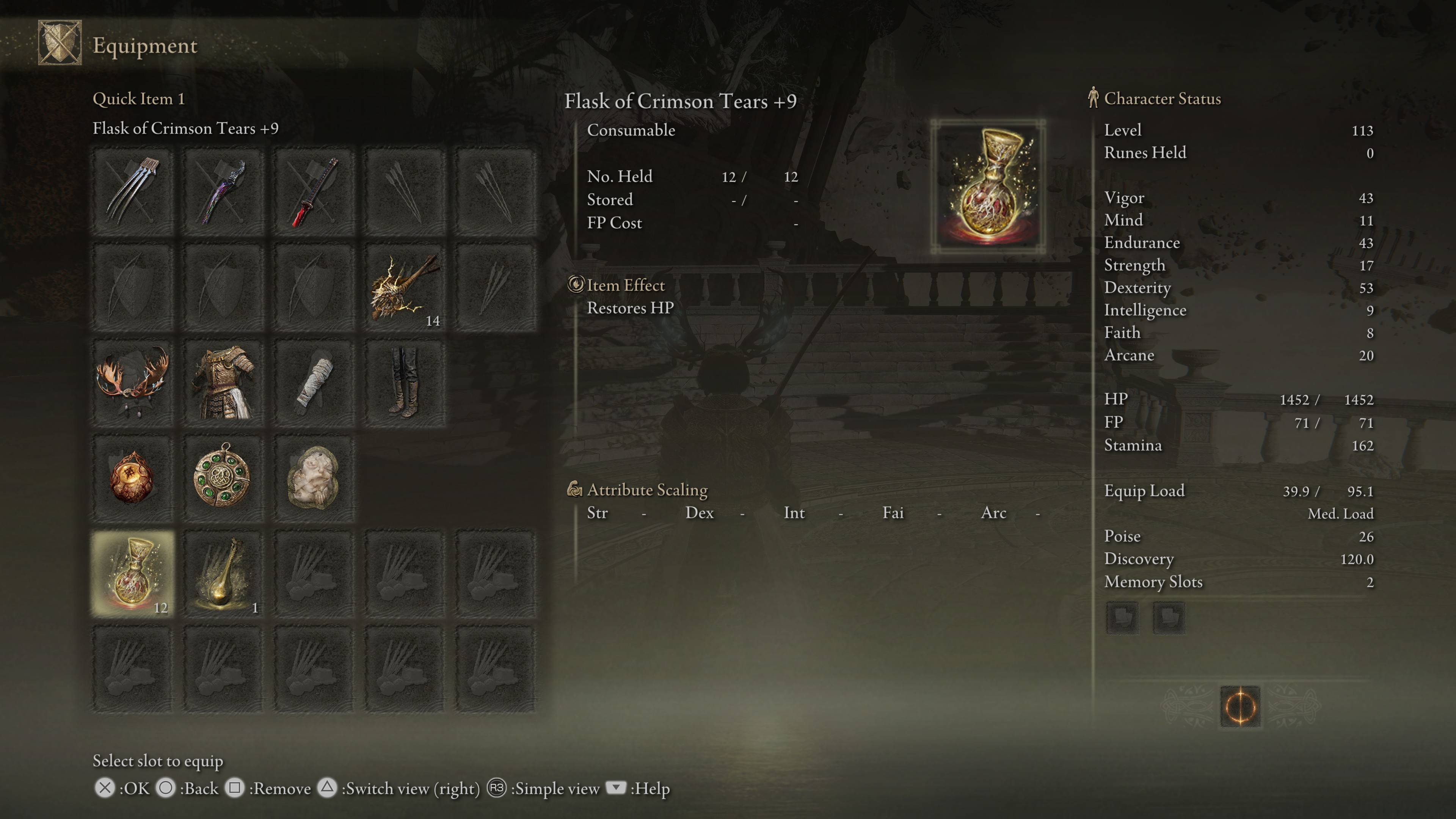Select the wrapped gauntlets slot
1456x819 pixels.
(314, 383)
